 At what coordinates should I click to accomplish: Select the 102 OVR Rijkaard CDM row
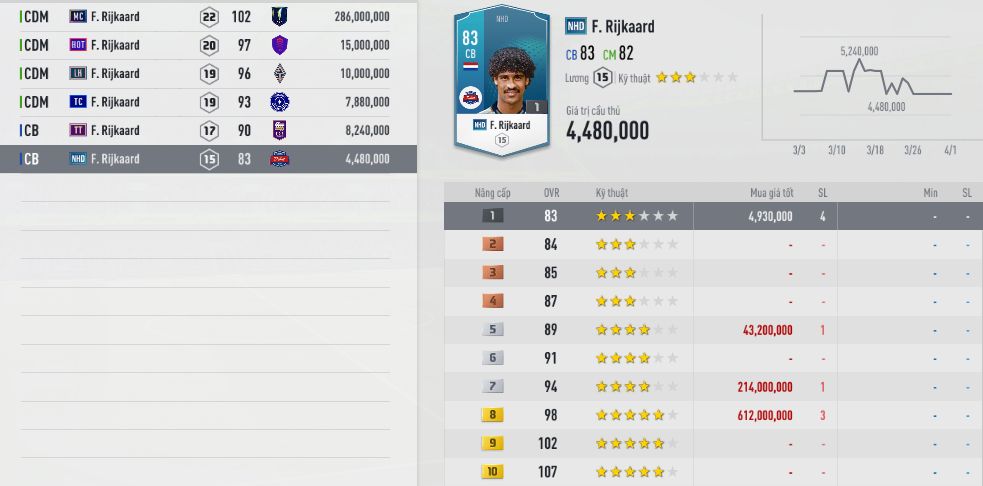(205, 17)
